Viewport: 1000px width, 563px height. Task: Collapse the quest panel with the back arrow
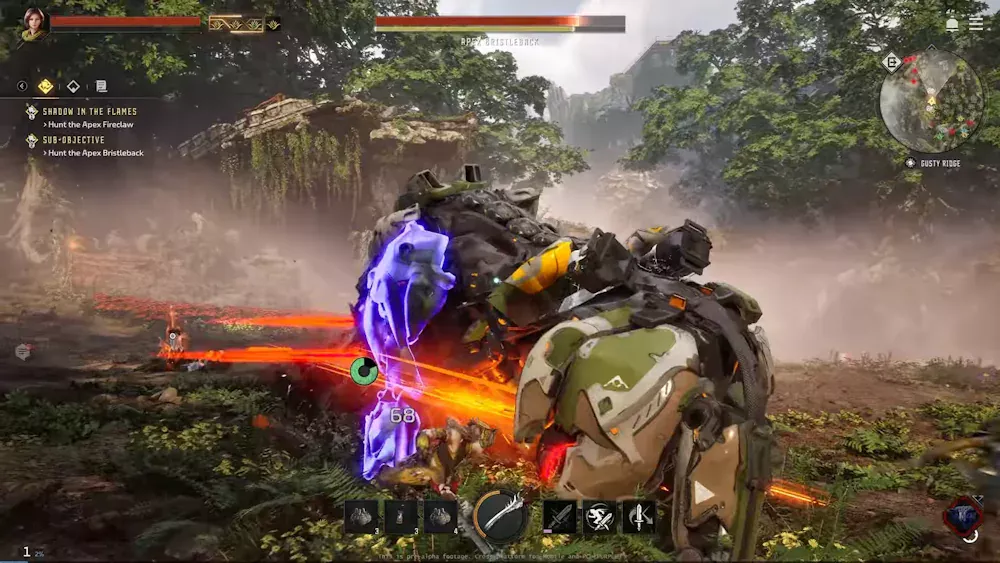pyautogui.click(x=22, y=86)
